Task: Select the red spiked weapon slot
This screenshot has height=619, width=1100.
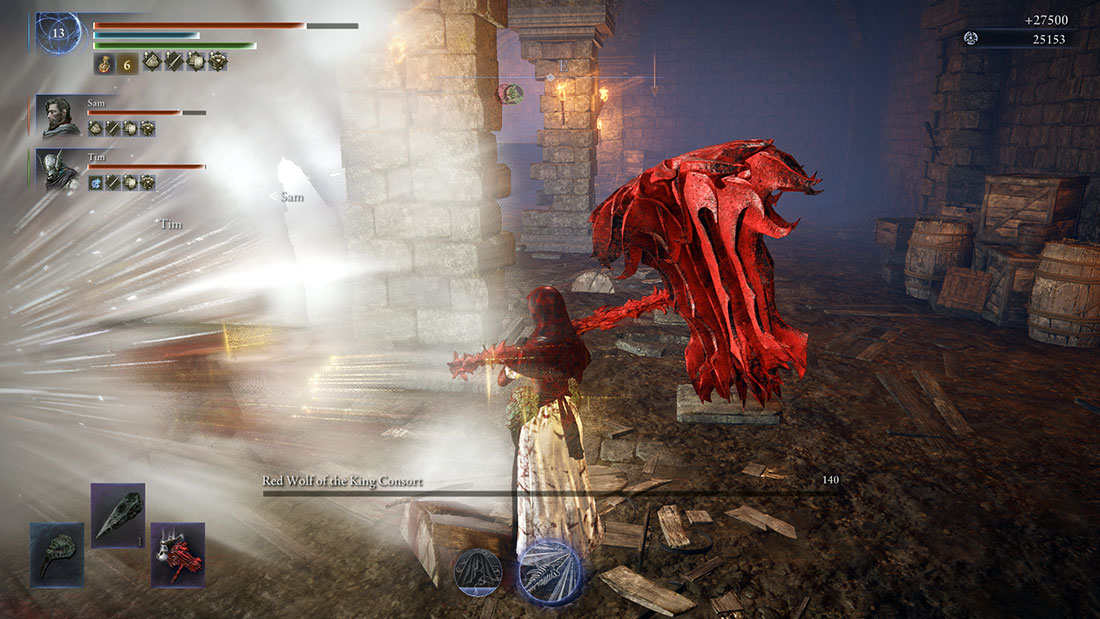Action: [x=177, y=554]
